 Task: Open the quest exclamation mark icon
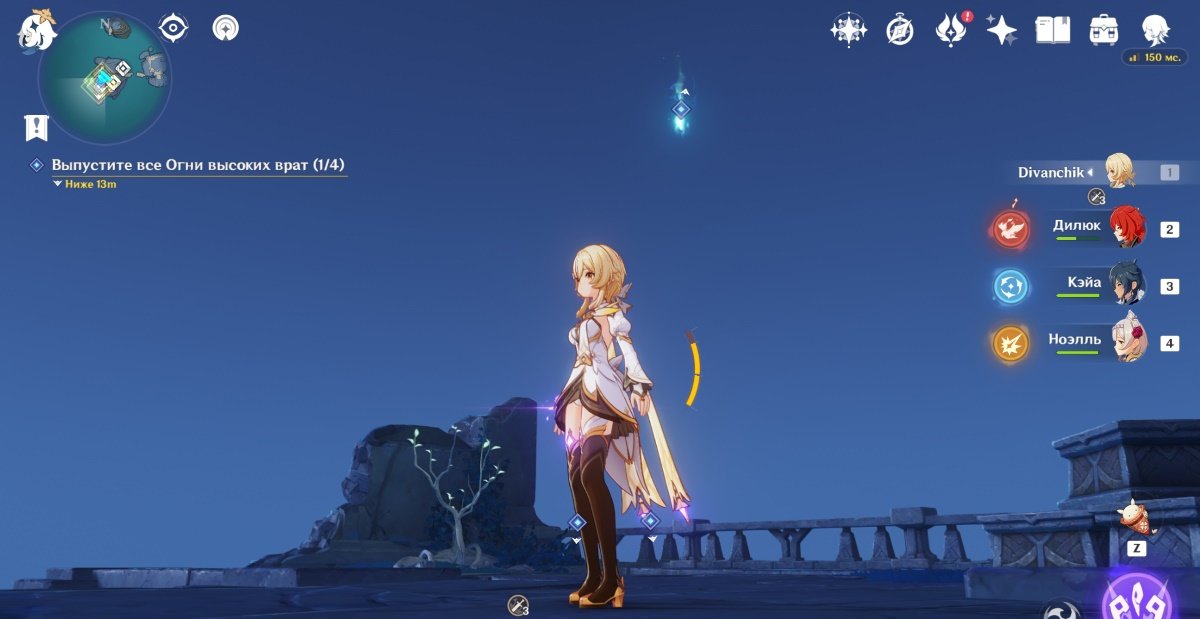click(37, 127)
